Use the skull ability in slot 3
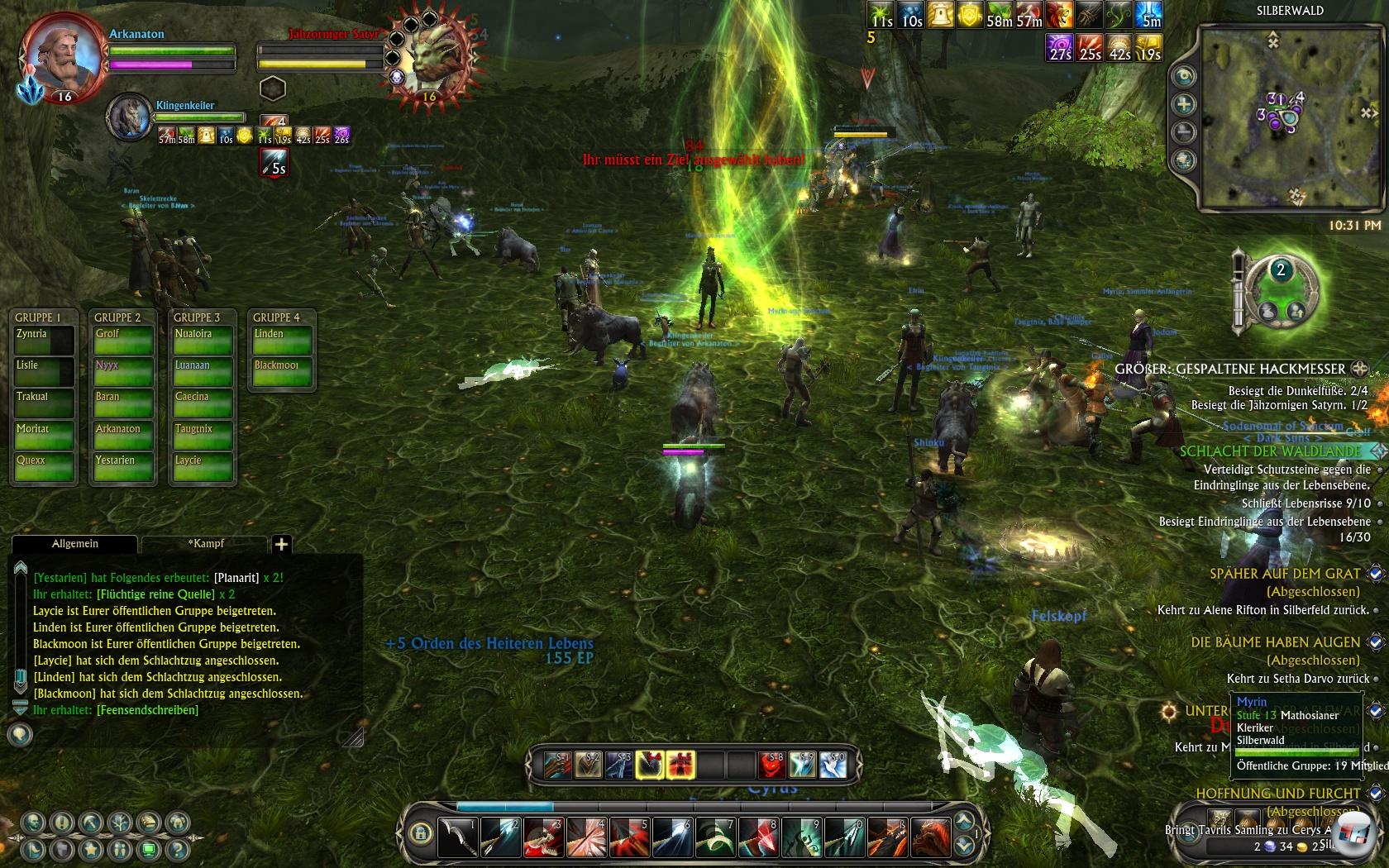The height and width of the screenshot is (868, 1389). click(x=543, y=837)
